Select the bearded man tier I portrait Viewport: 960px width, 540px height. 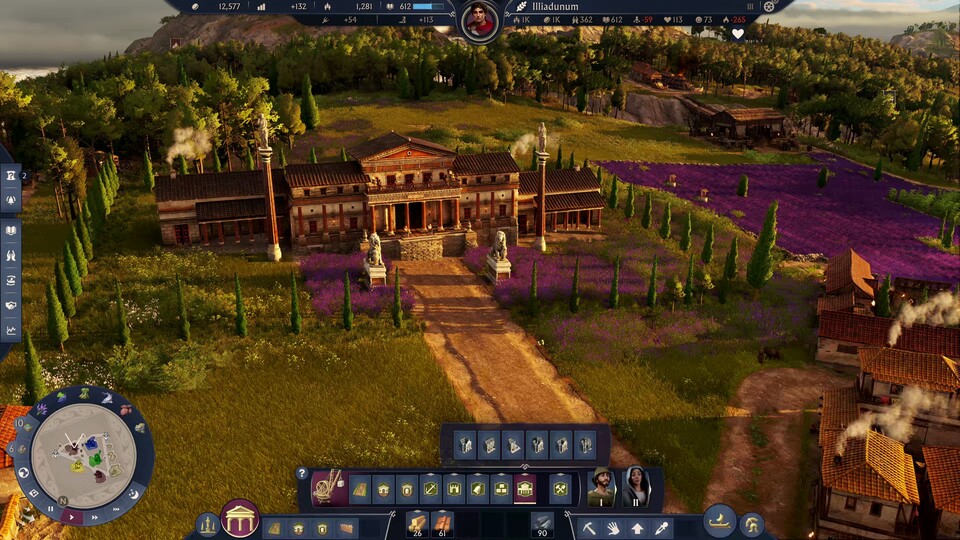pyautogui.click(x=601, y=487)
